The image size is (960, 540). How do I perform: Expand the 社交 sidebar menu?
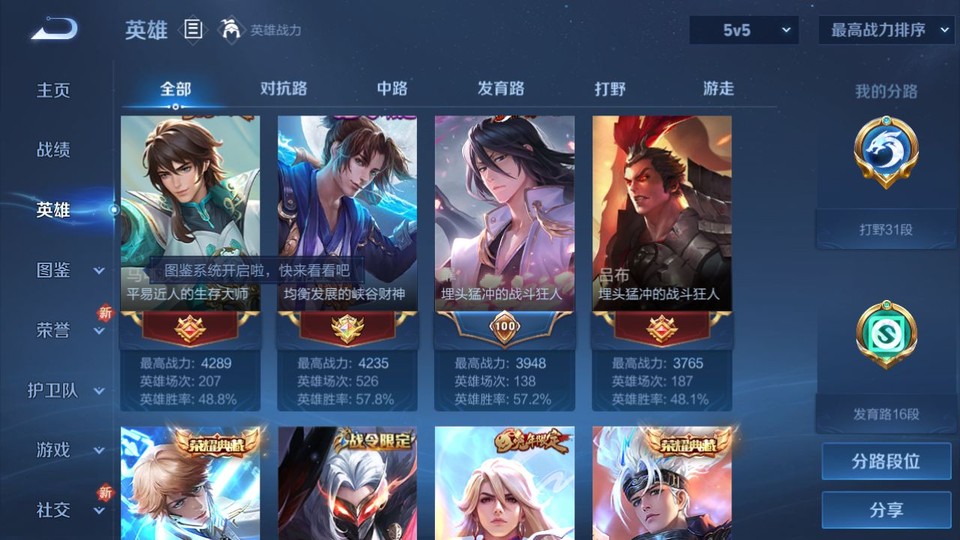(x=70, y=510)
